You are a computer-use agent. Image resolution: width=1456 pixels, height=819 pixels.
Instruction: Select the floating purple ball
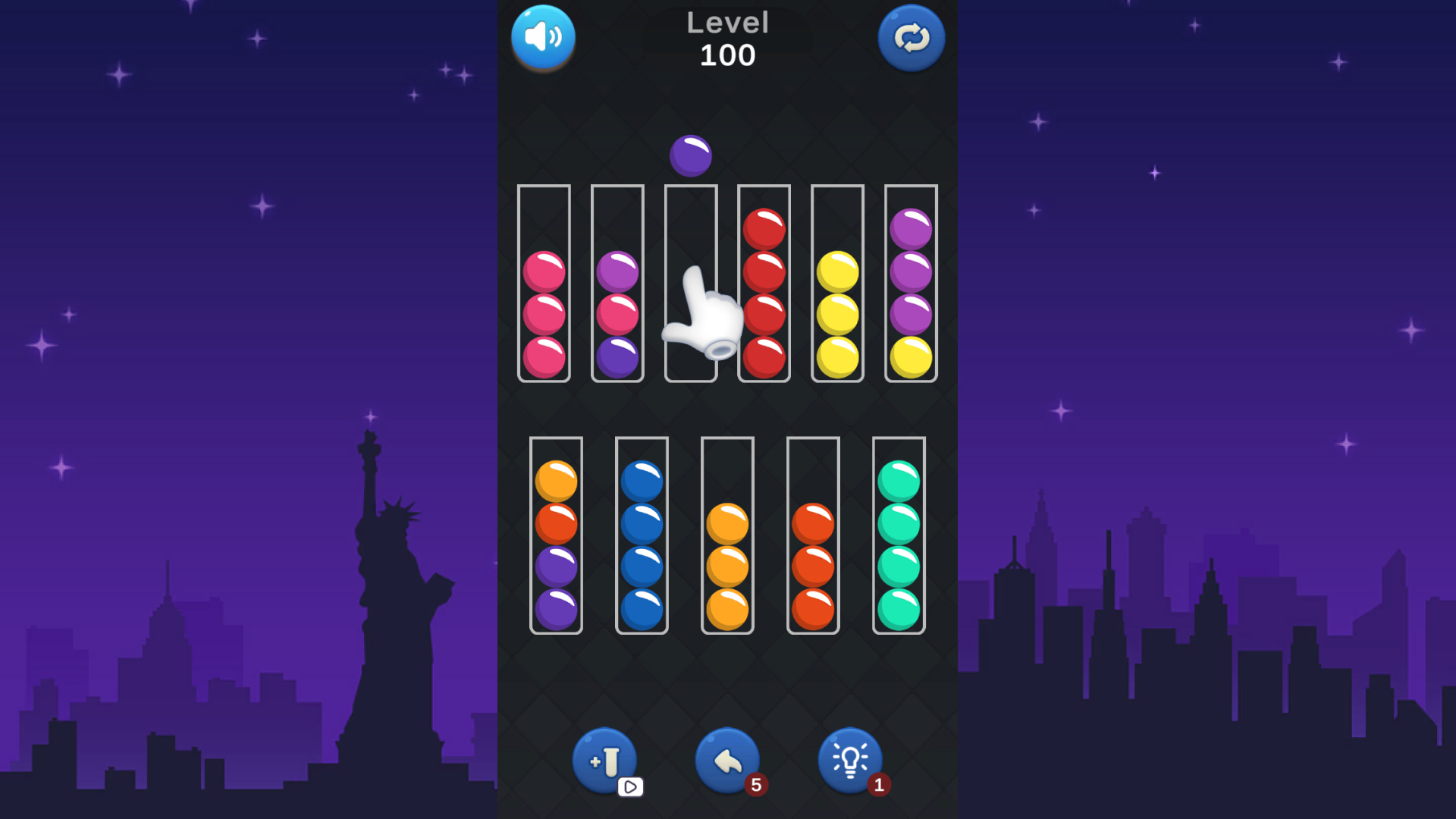pos(690,155)
